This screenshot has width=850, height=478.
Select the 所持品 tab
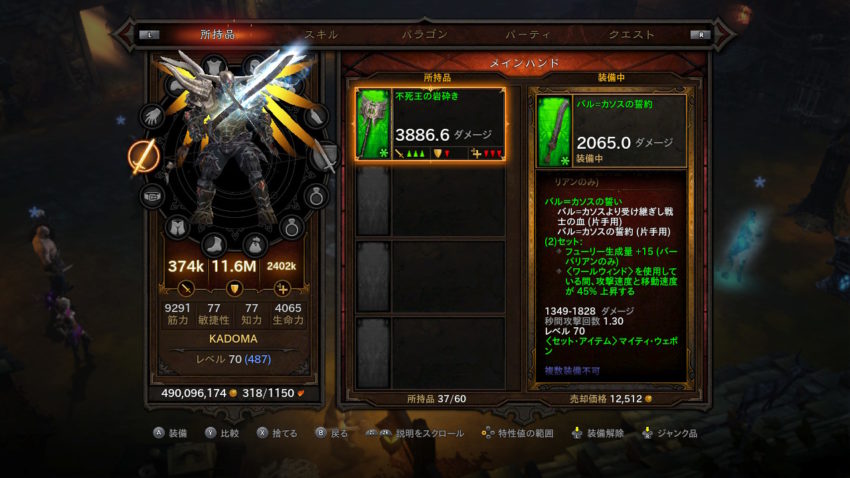(218, 35)
